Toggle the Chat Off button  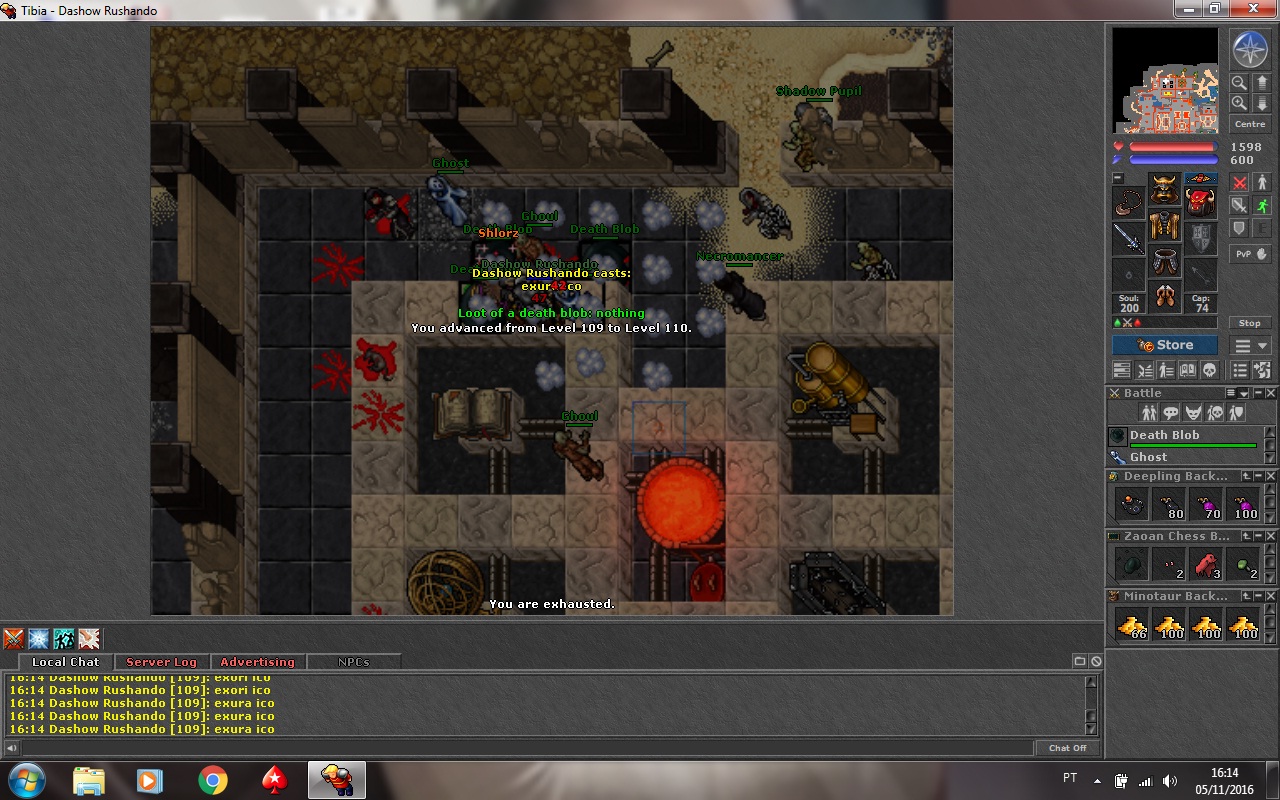(x=1067, y=748)
